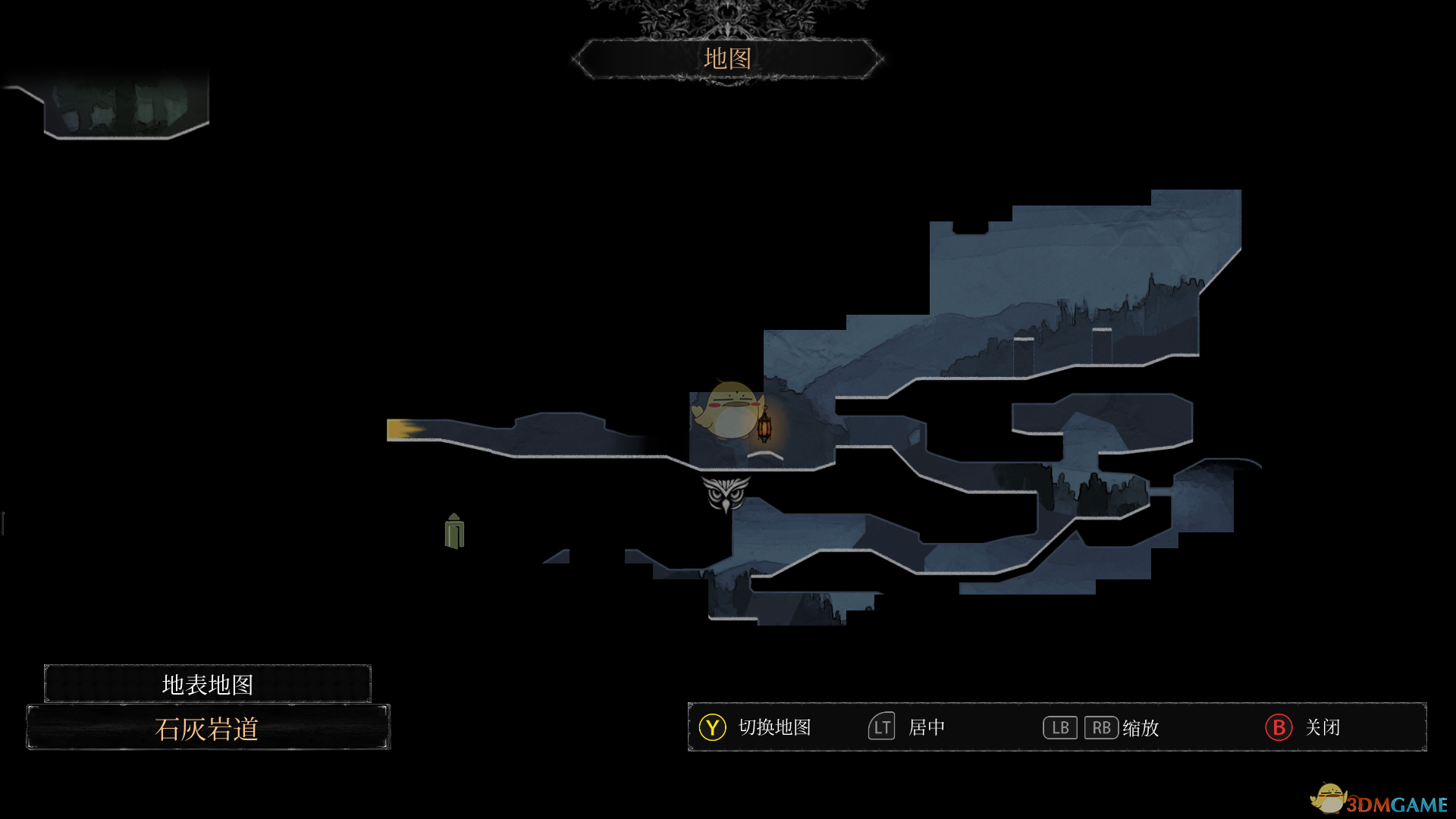Select the yellow exit marker on map

tap(403, 430)
